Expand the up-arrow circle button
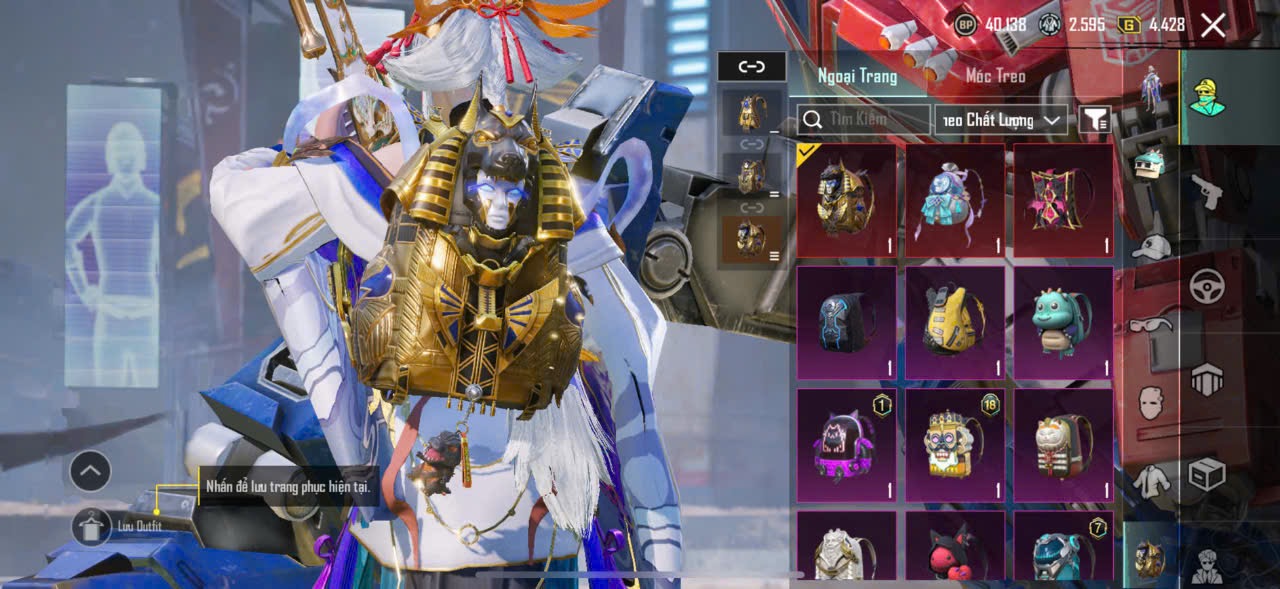 pyautogui.click(x=90, y=471)
